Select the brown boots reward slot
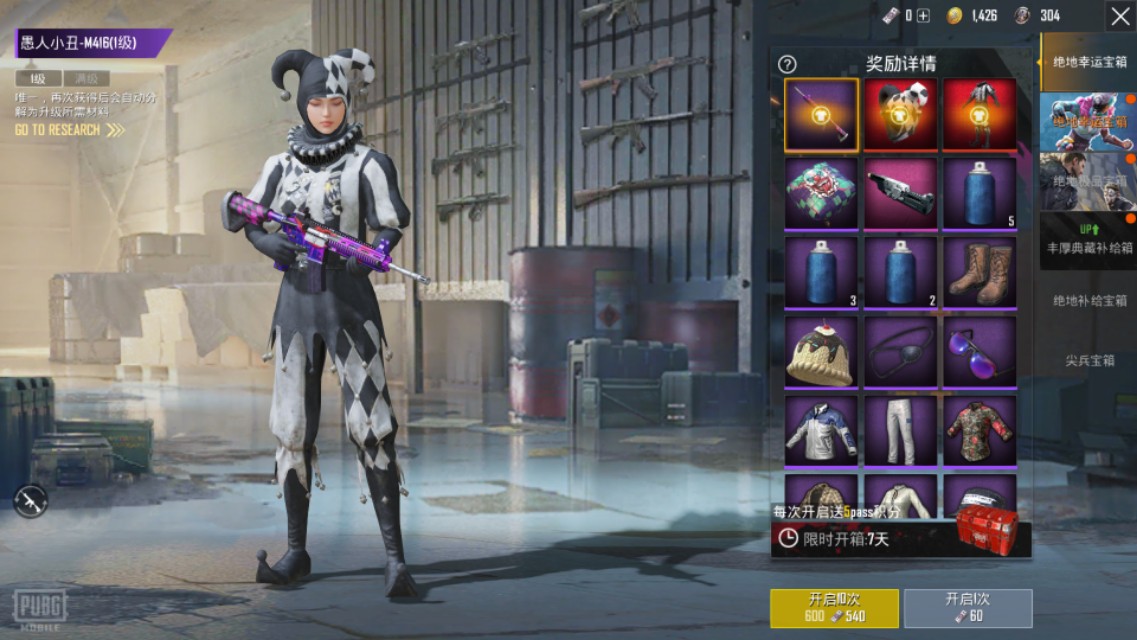1137x640 pixels. [x=979, y=272]
